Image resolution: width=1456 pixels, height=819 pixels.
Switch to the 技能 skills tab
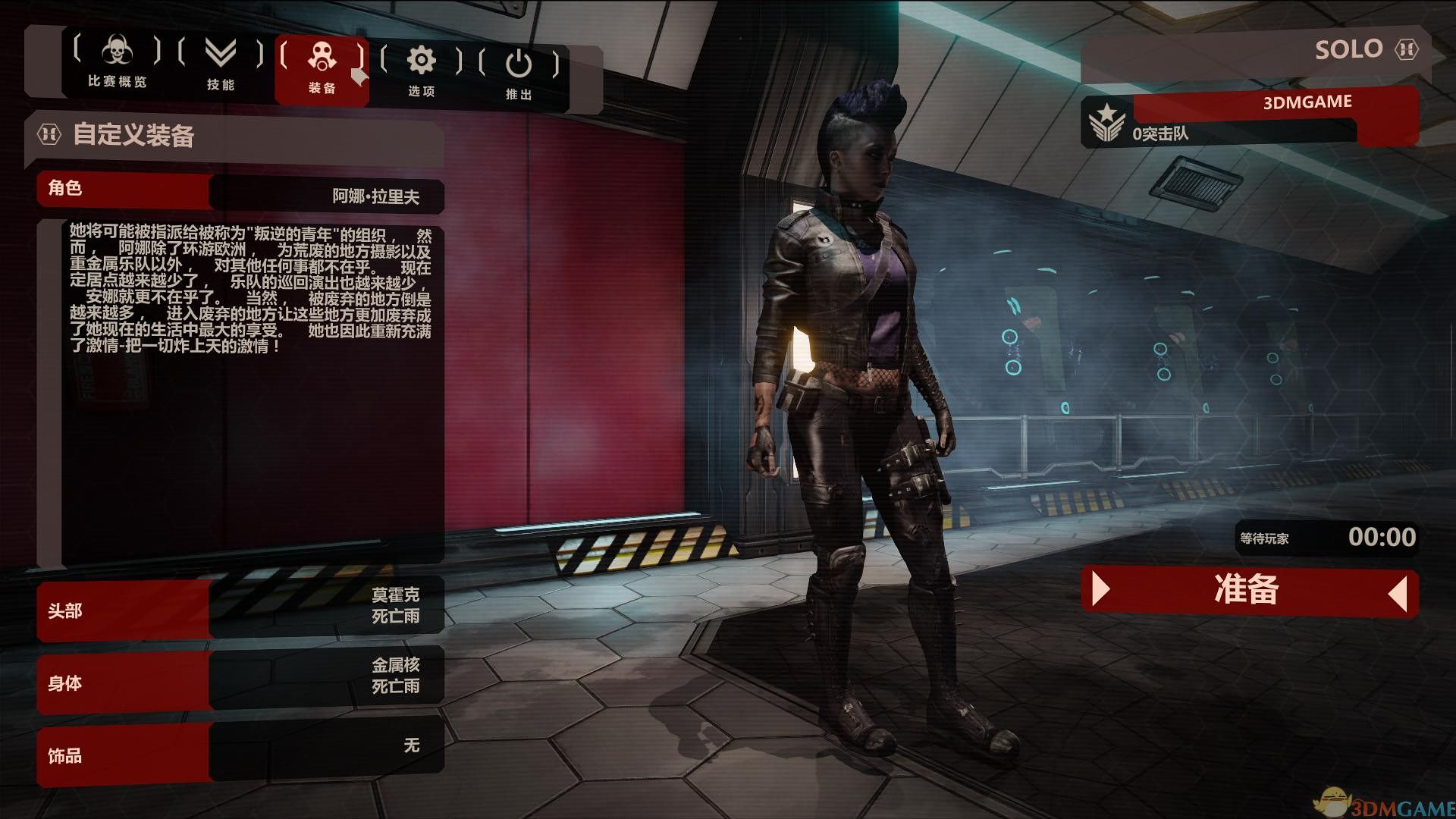221,65
